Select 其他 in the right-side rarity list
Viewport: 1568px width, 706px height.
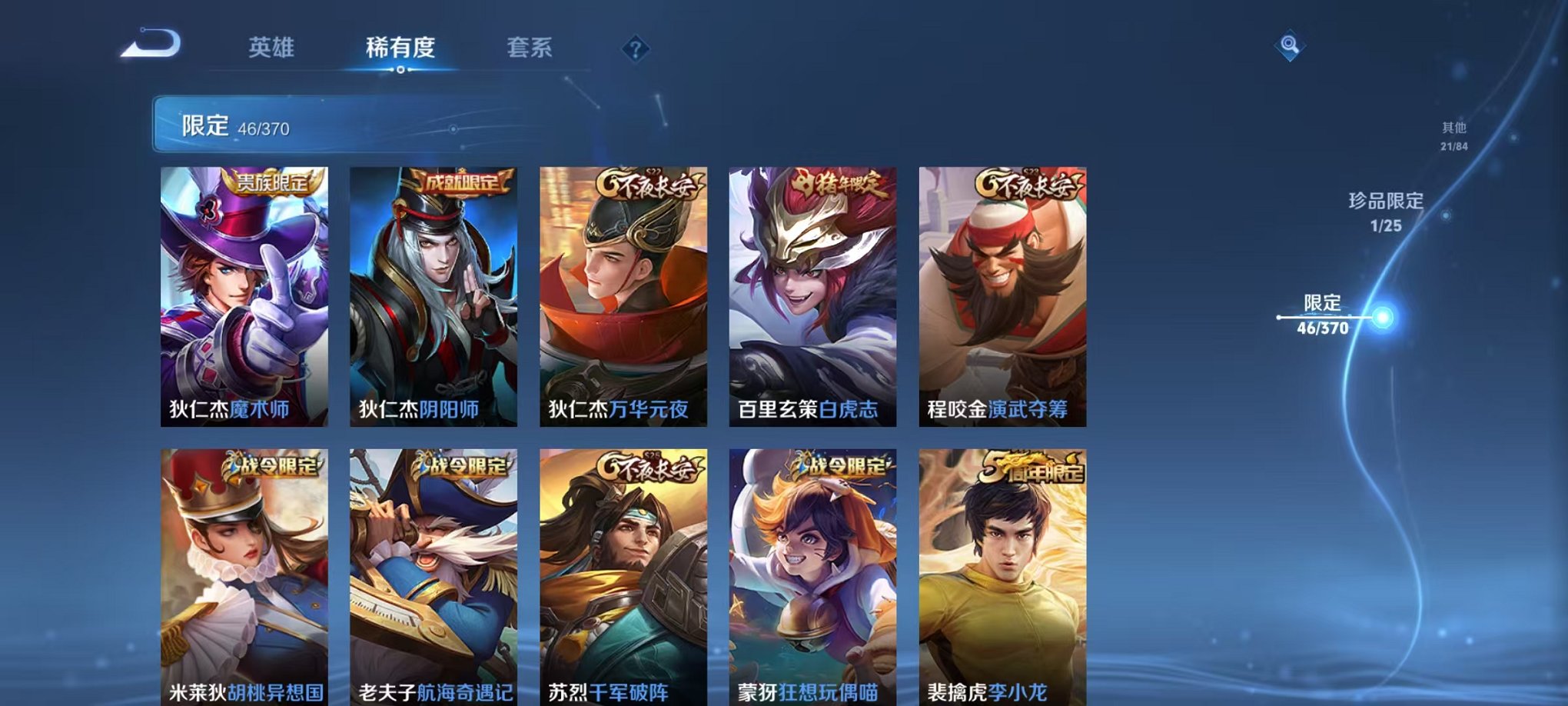[x=1454, y=135]
